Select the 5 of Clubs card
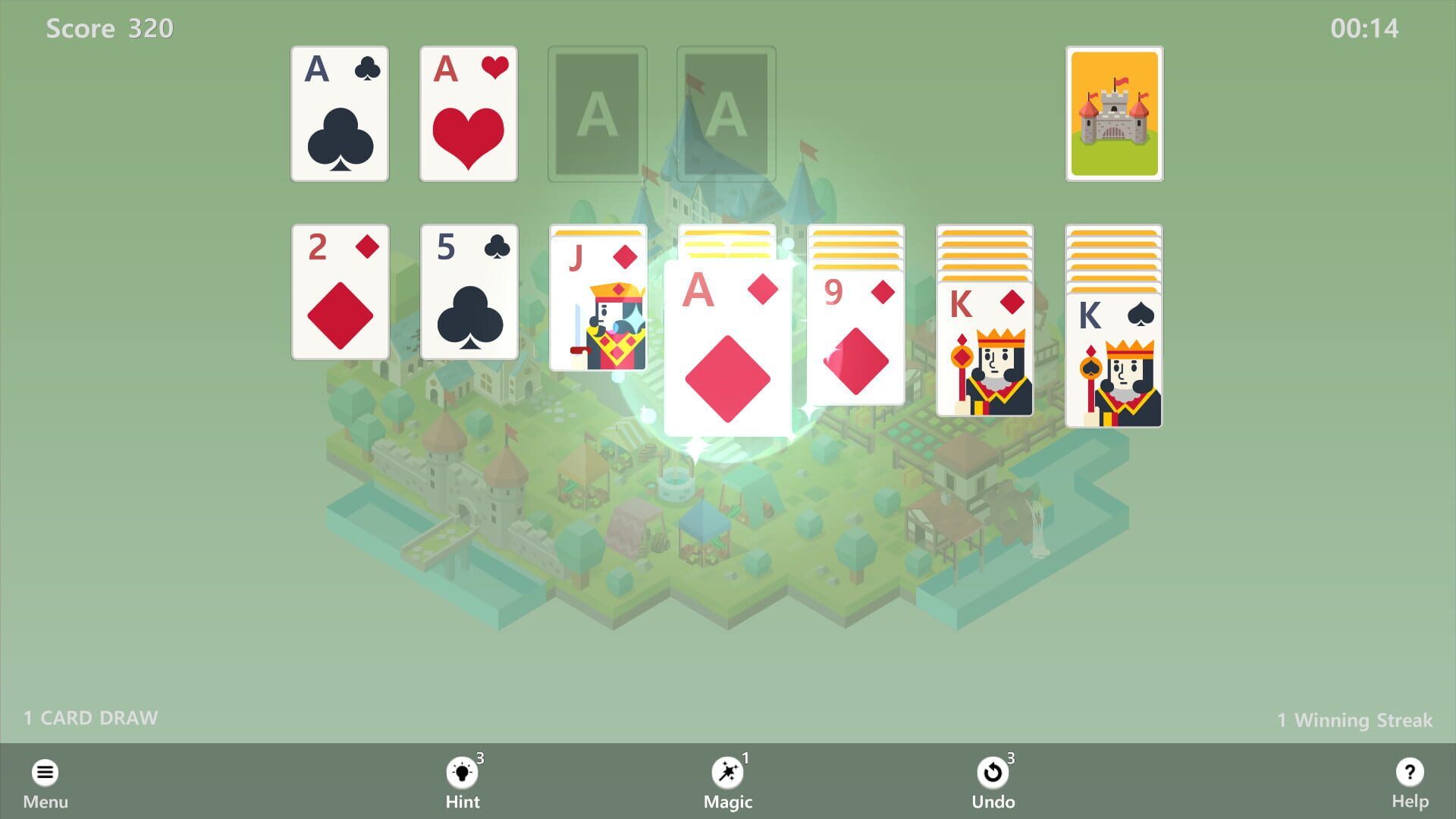1456x819 pixels. pyautogui.click(x=467, y=292)
